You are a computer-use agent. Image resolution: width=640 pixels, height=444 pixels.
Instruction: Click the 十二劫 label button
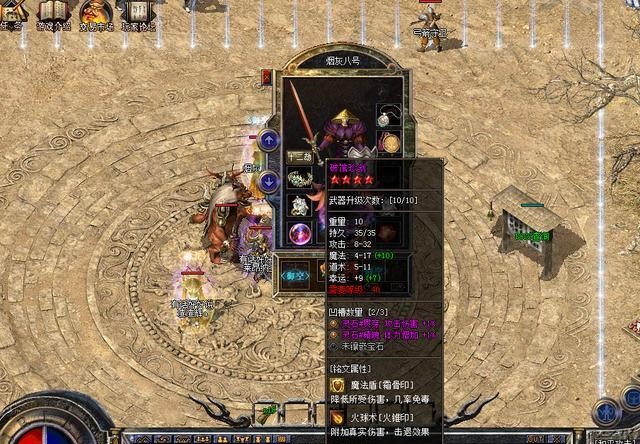coord(299,156)
